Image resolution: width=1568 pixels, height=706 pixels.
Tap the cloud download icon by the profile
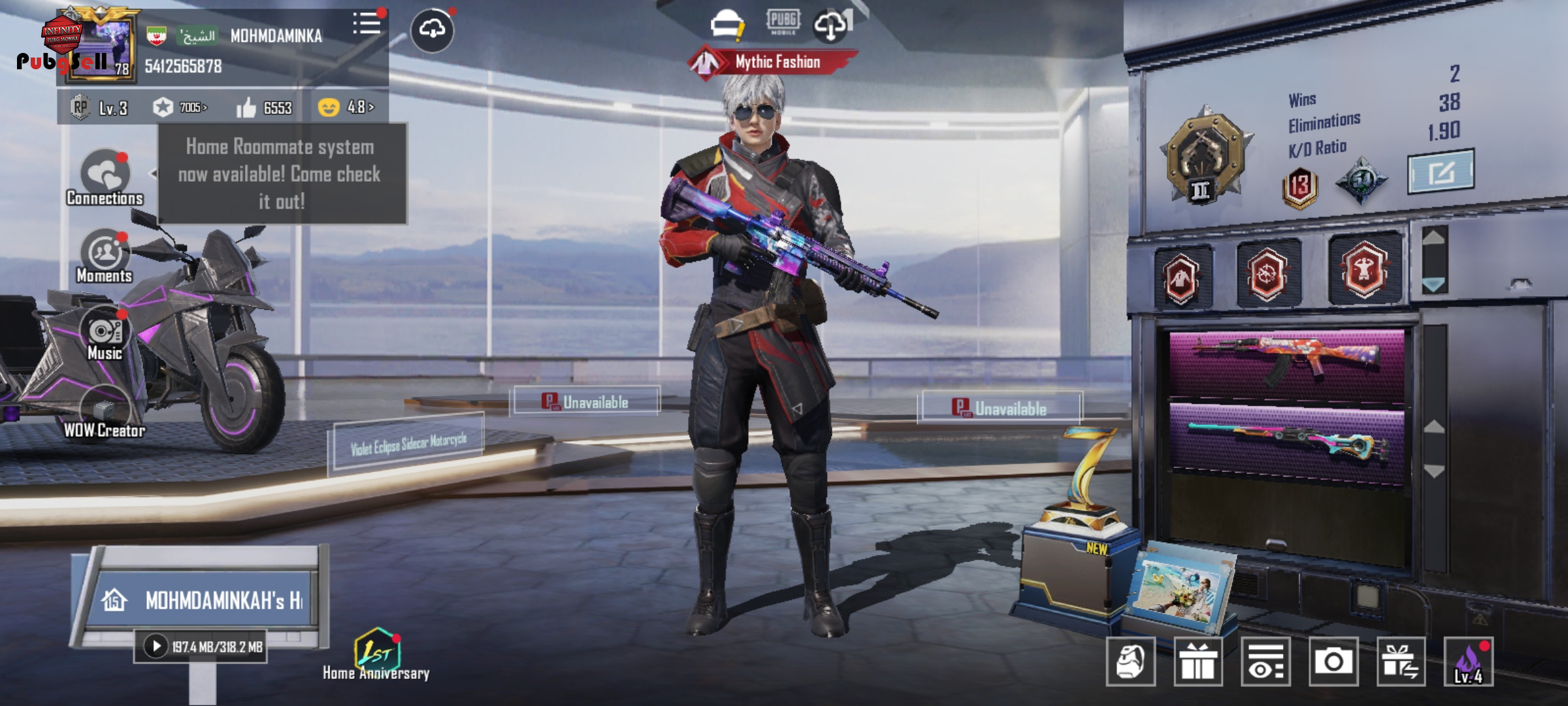pyautogui.click(x=432, y=29)
